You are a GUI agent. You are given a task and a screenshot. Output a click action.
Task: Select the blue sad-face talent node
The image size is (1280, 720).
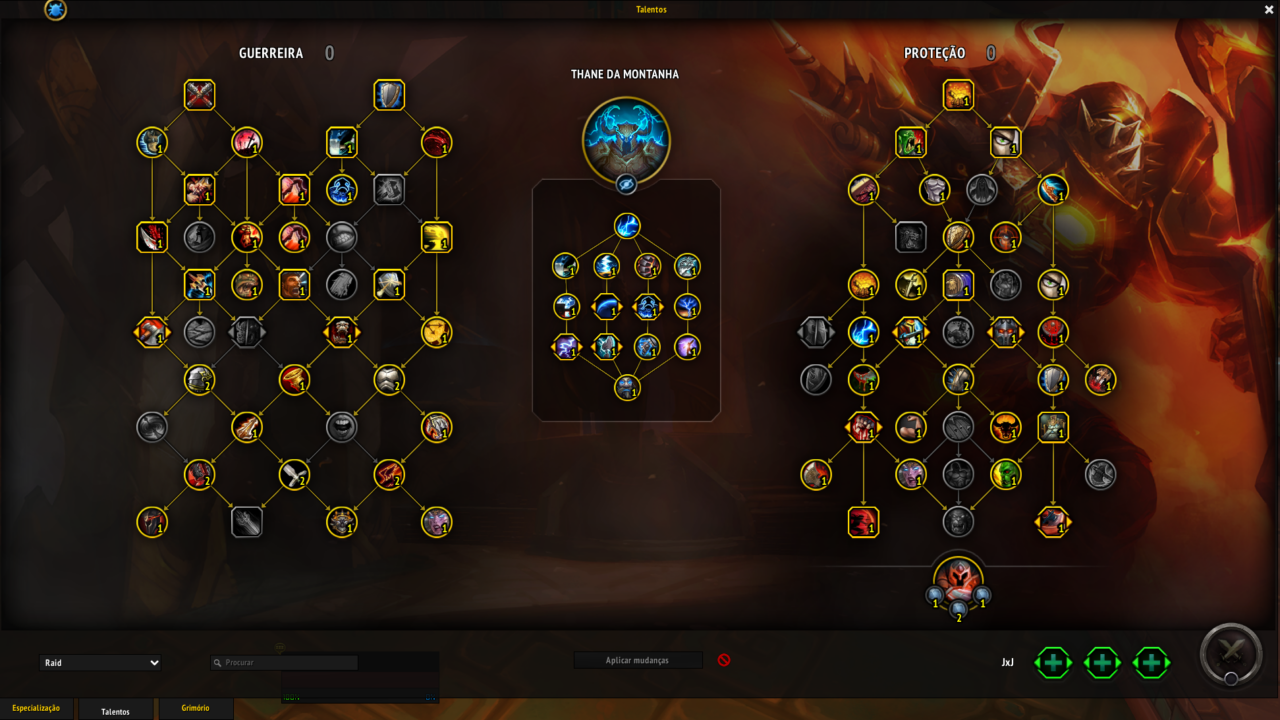342,190
